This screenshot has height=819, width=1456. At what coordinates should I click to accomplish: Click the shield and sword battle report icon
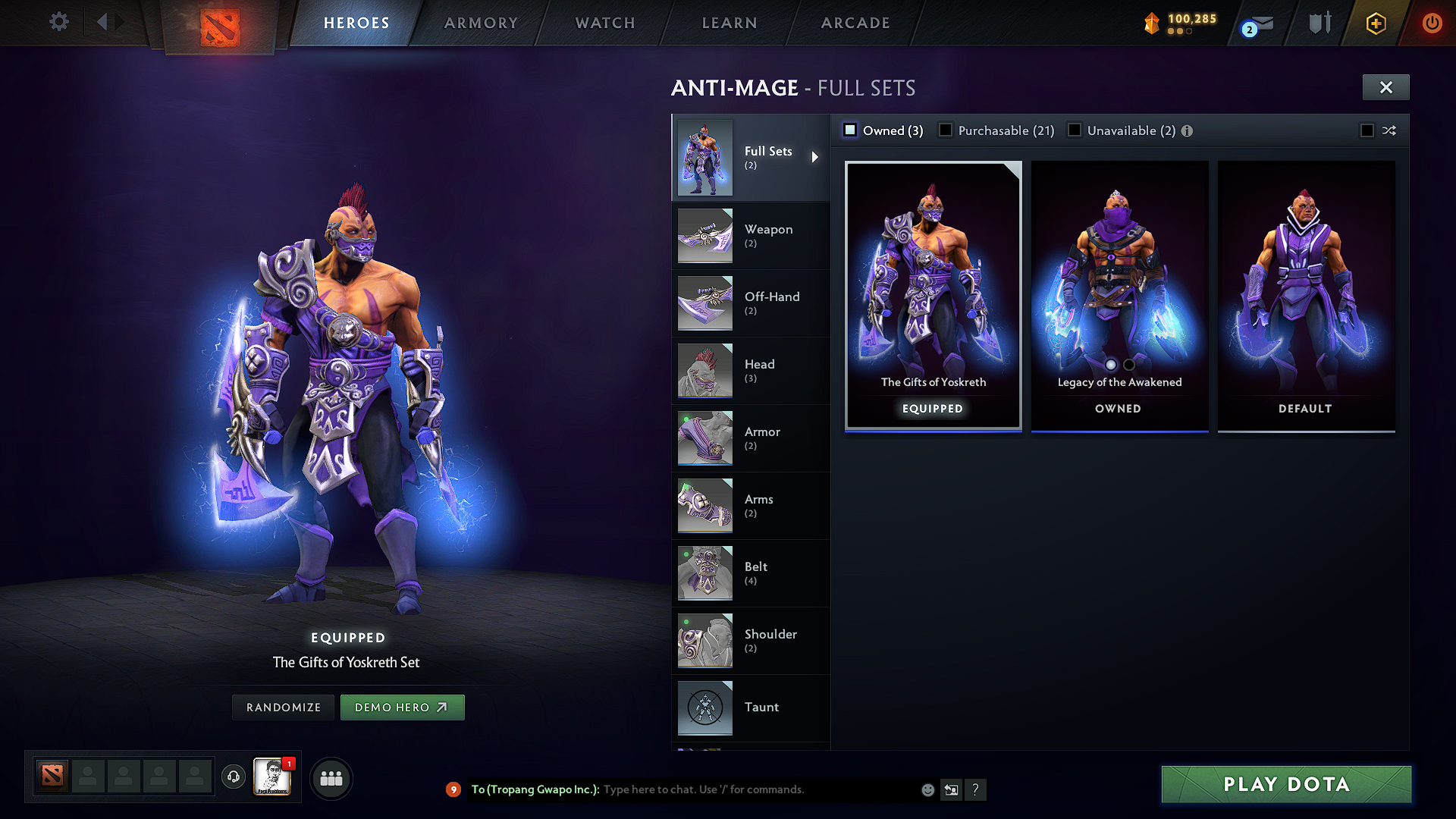pyautogui.click(x=1318, y=23)
